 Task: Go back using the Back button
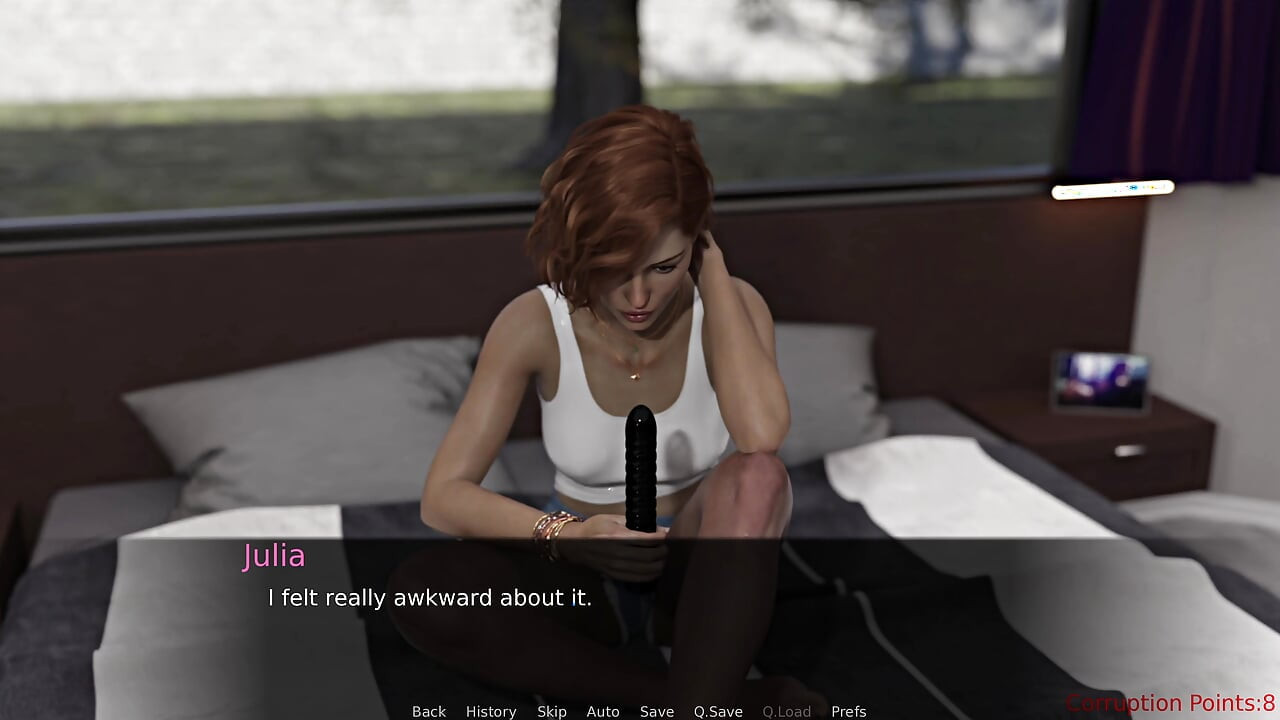click(429, 711)
